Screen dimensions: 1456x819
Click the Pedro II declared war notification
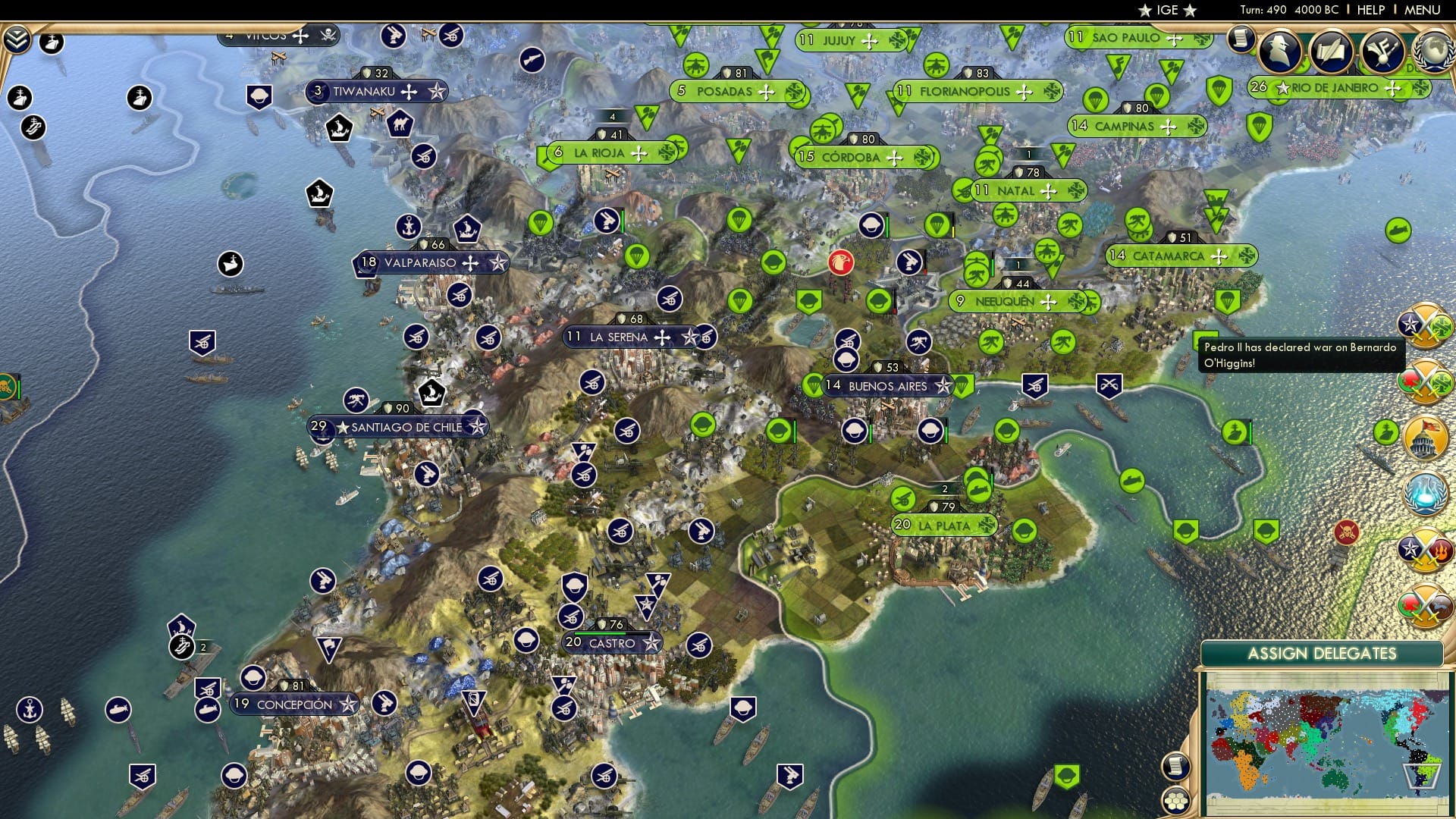pyautogui.click(x=1300, y=353)
